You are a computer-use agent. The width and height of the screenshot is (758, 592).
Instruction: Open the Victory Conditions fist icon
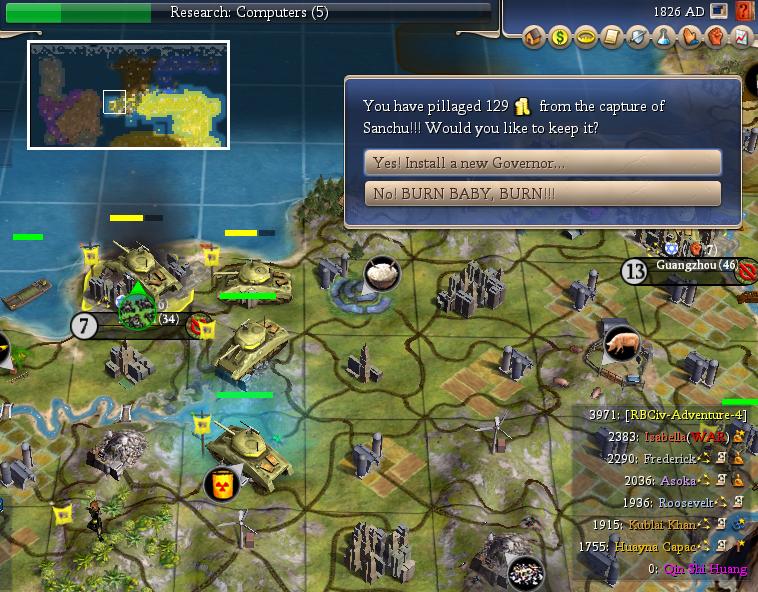click(x=715, y=38)
